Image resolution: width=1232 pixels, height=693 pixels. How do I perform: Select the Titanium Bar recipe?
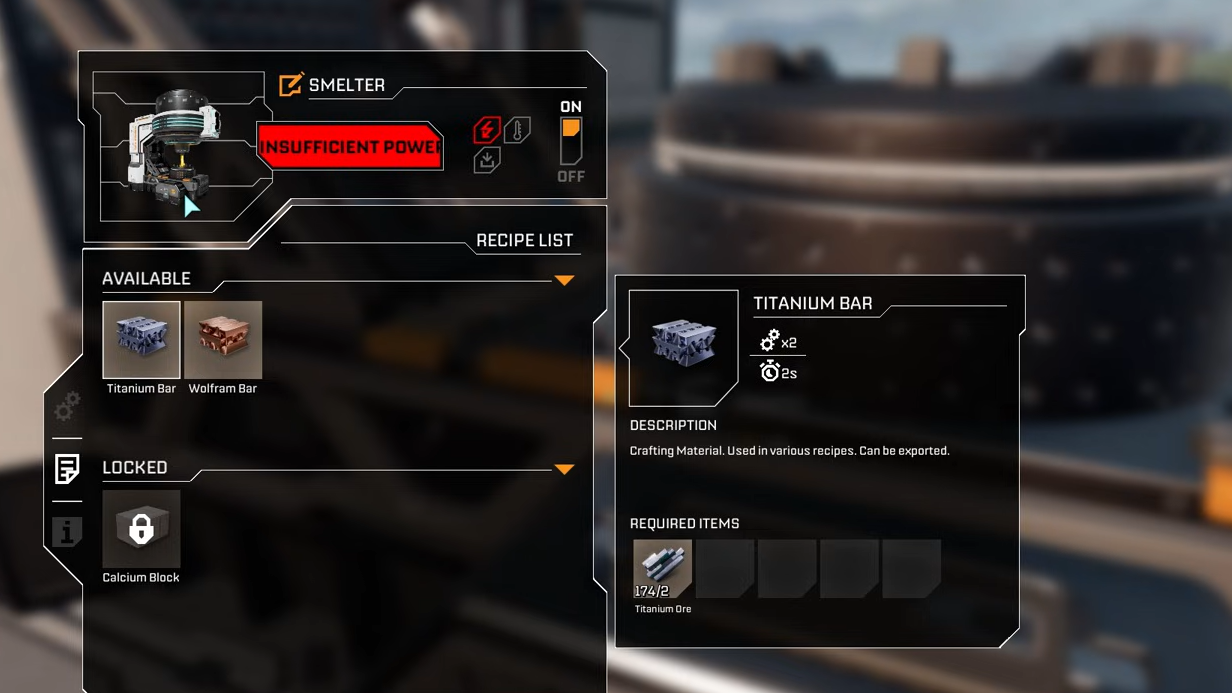coord(141,340)
